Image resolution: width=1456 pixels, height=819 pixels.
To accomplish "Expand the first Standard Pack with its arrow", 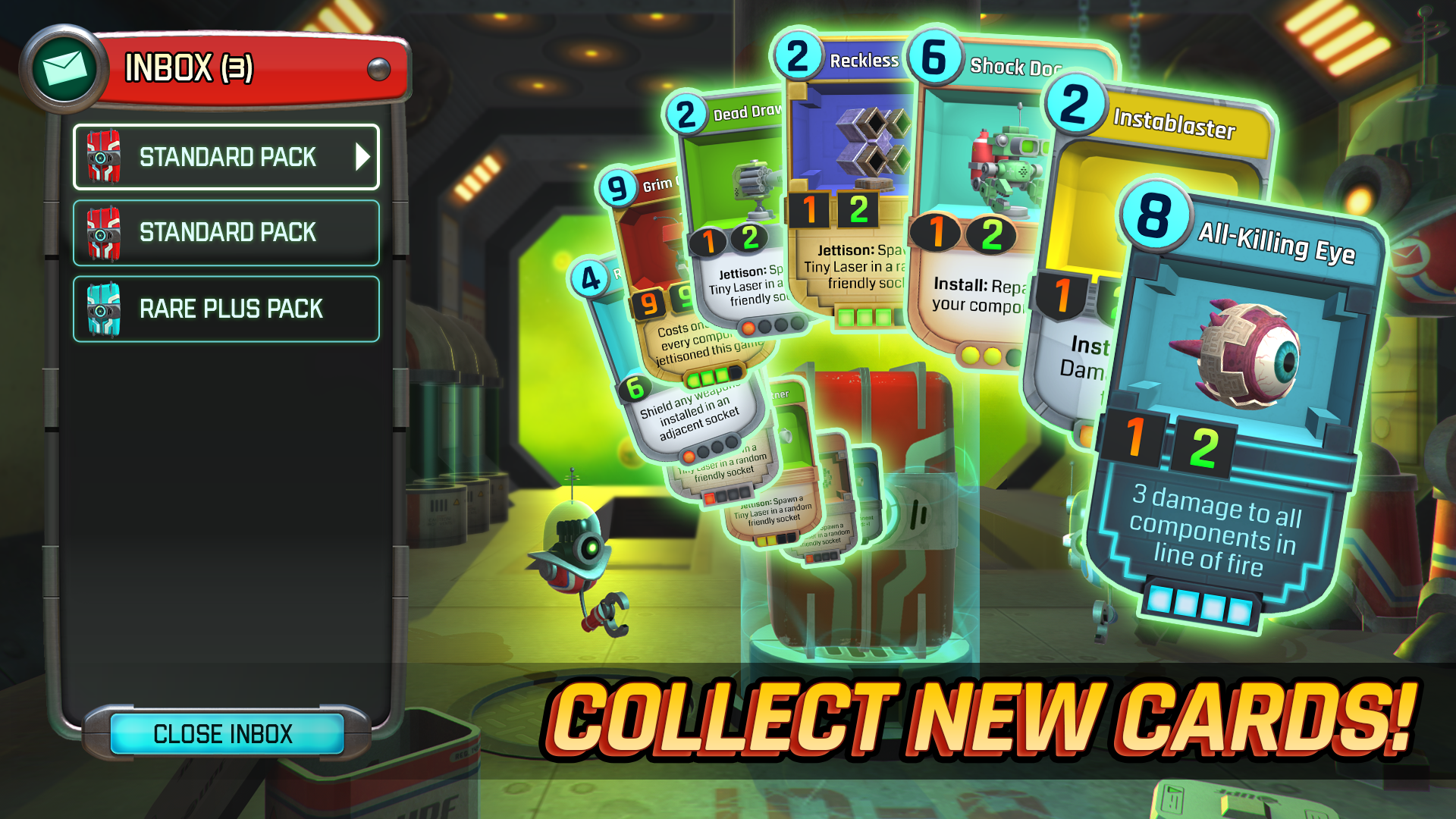I will click(362, 157).
